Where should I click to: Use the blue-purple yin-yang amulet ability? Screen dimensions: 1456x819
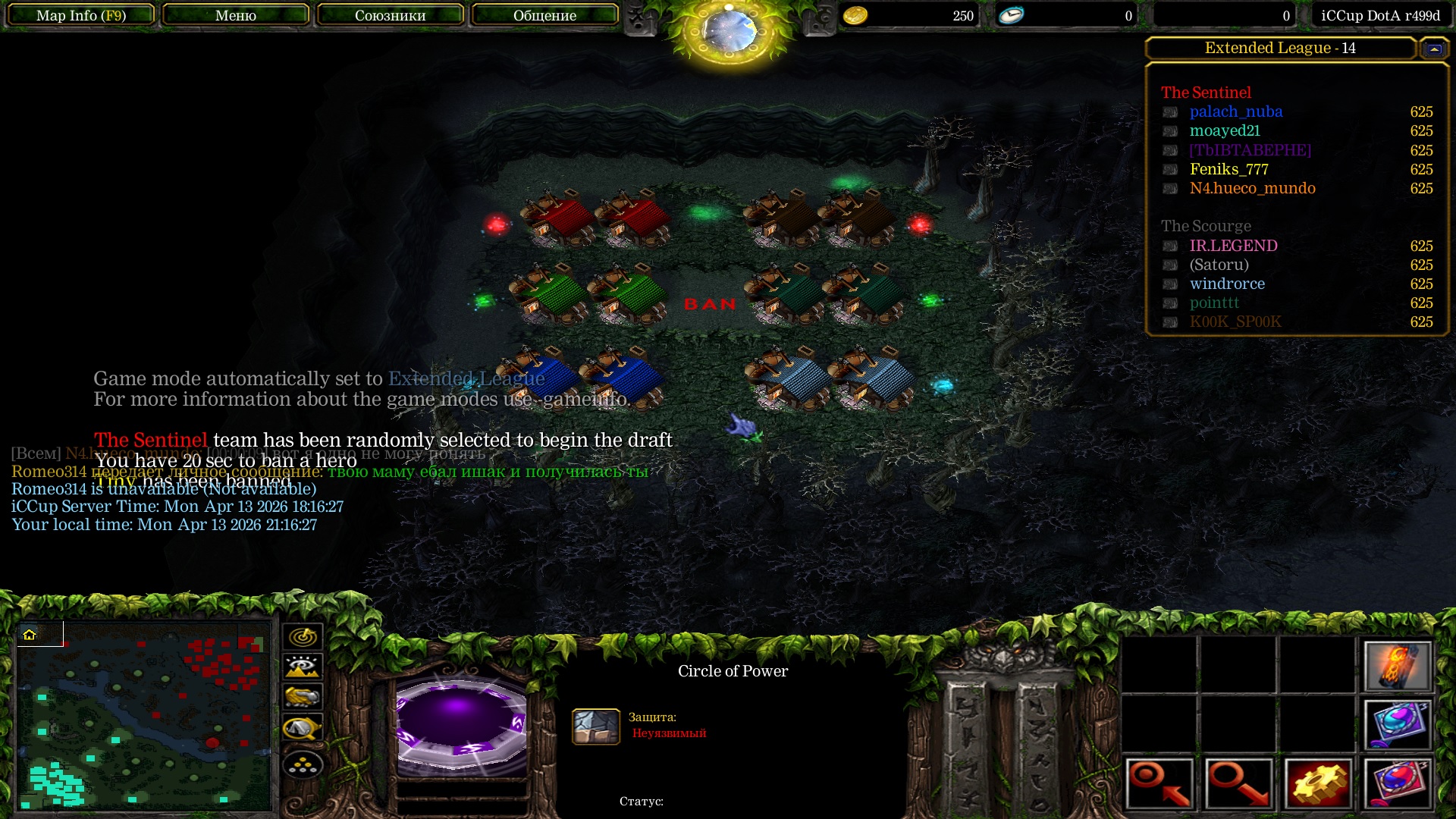[1397, 723]
